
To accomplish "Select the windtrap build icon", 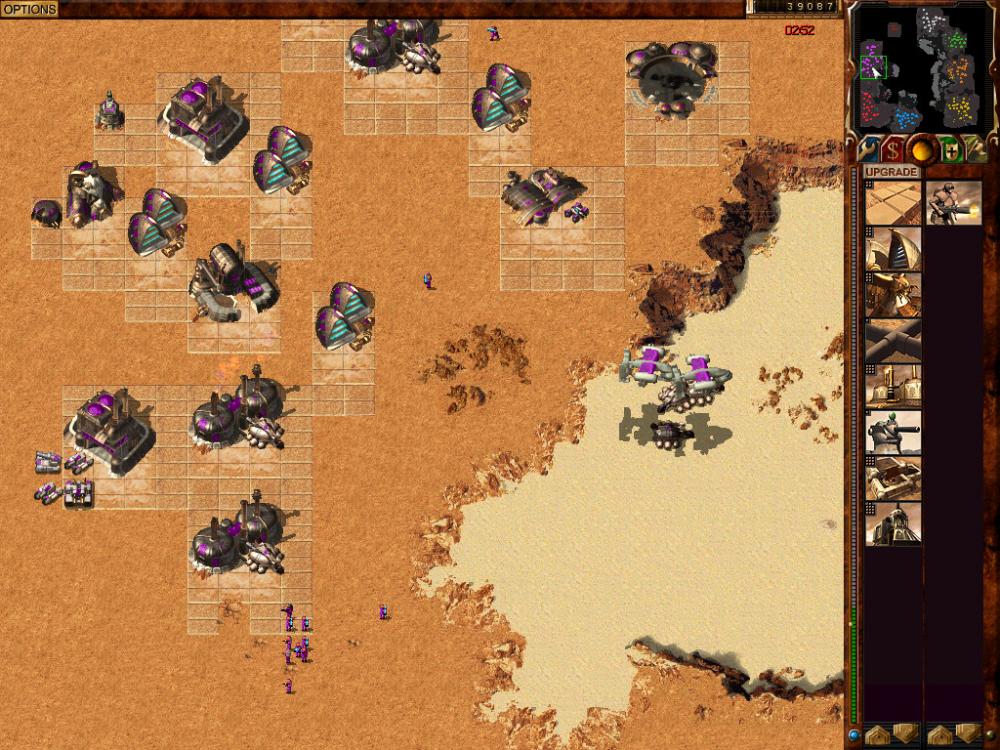I will pos(893,250).
